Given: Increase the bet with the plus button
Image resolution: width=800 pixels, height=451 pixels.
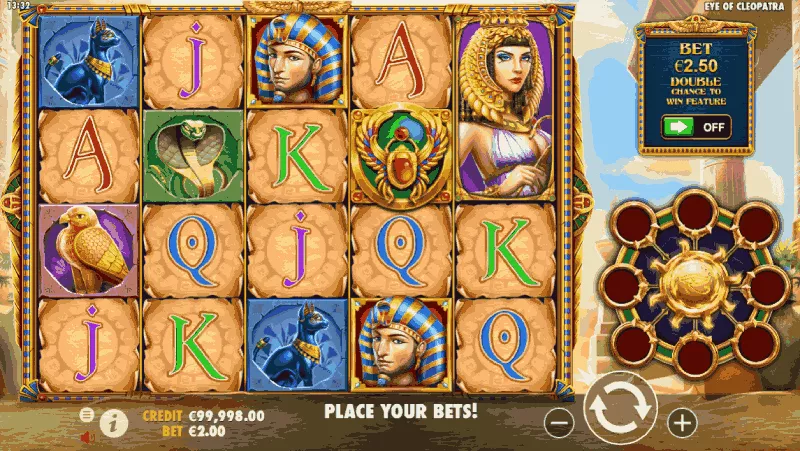Looking at the screenshot, I should coord(682,423).
